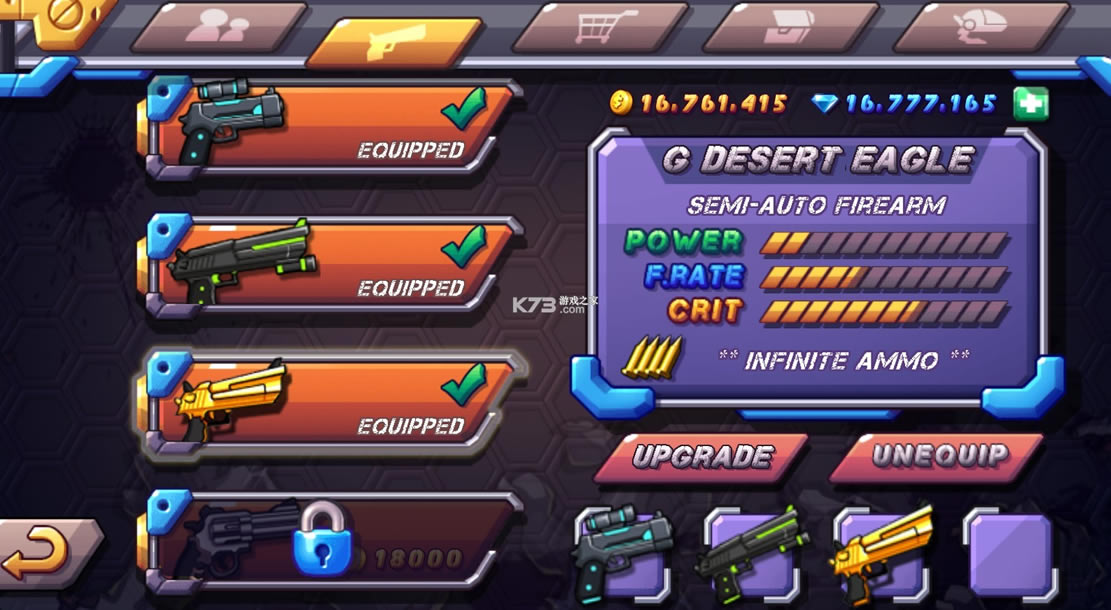Open the shopping cart tab
This screenshot has height=610, width=1111.
(x=603, y=27)
